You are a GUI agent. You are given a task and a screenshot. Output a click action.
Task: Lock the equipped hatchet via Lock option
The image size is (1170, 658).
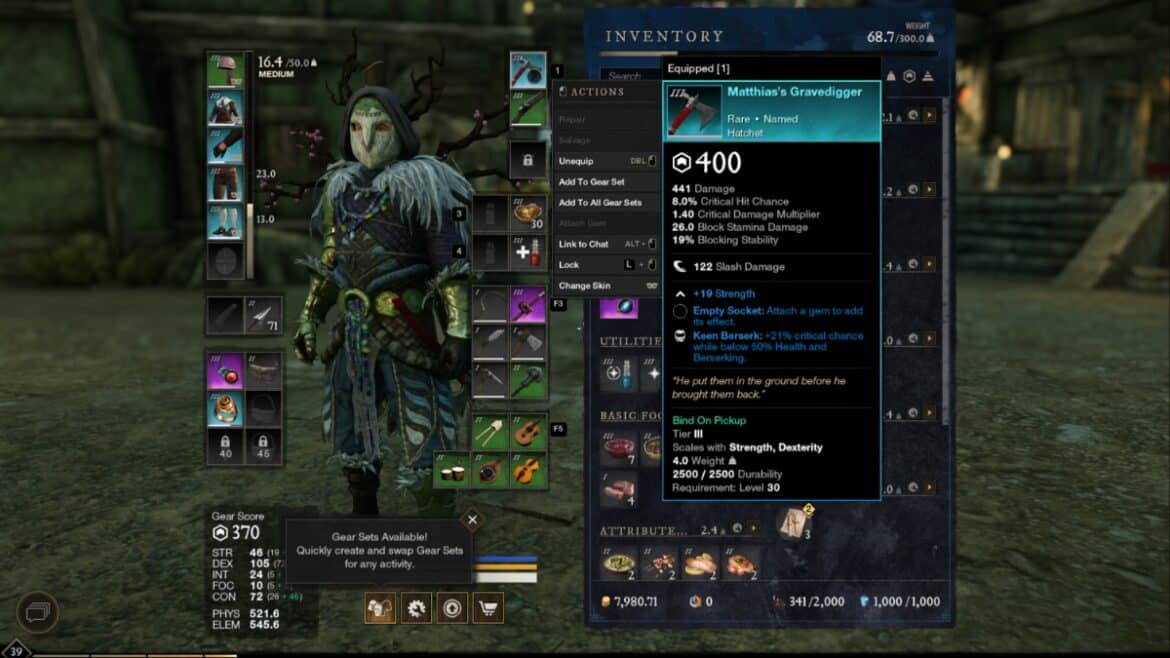[x=569, y=265]
